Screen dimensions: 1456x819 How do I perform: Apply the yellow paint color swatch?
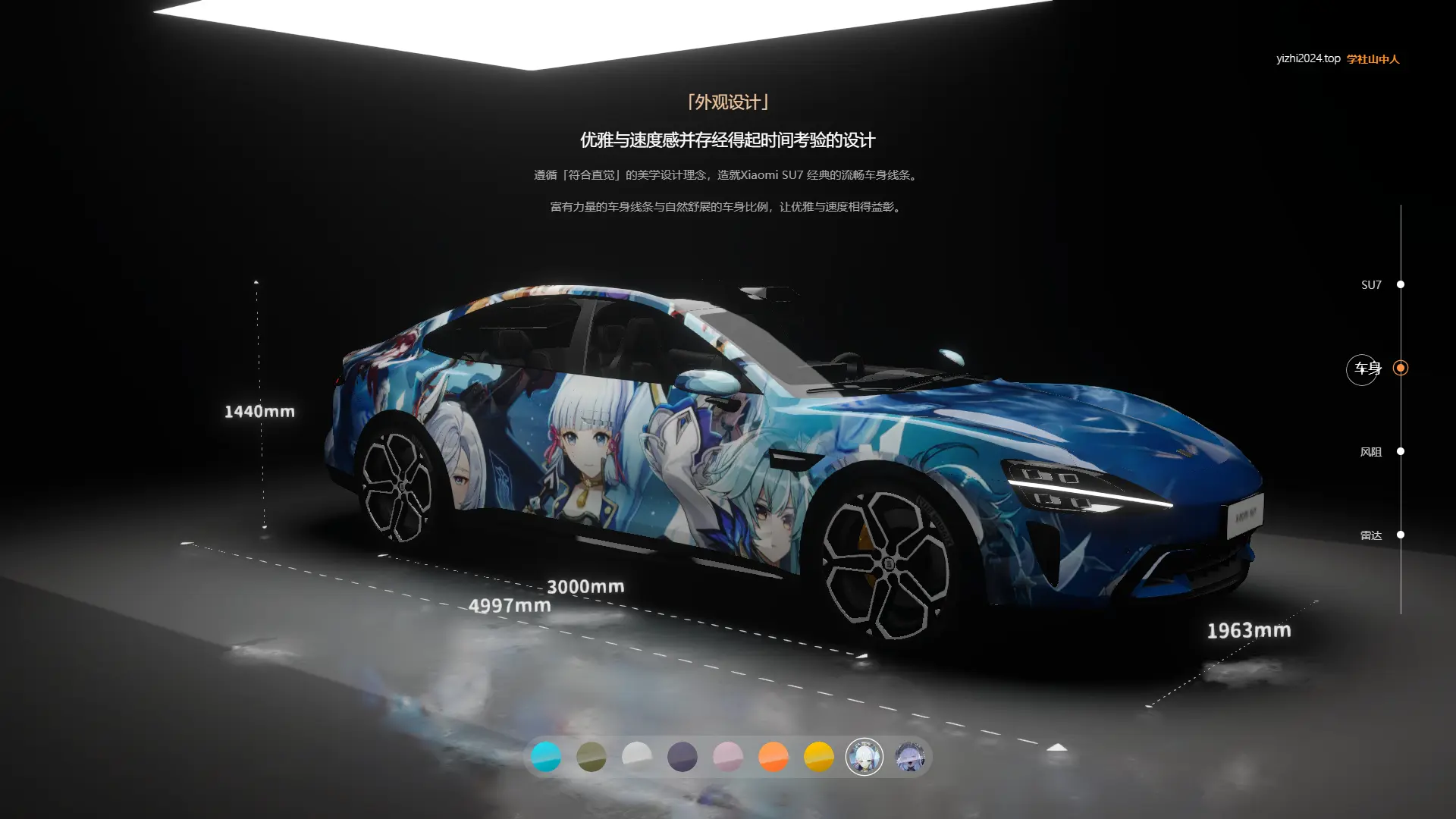tap(819, 757)
